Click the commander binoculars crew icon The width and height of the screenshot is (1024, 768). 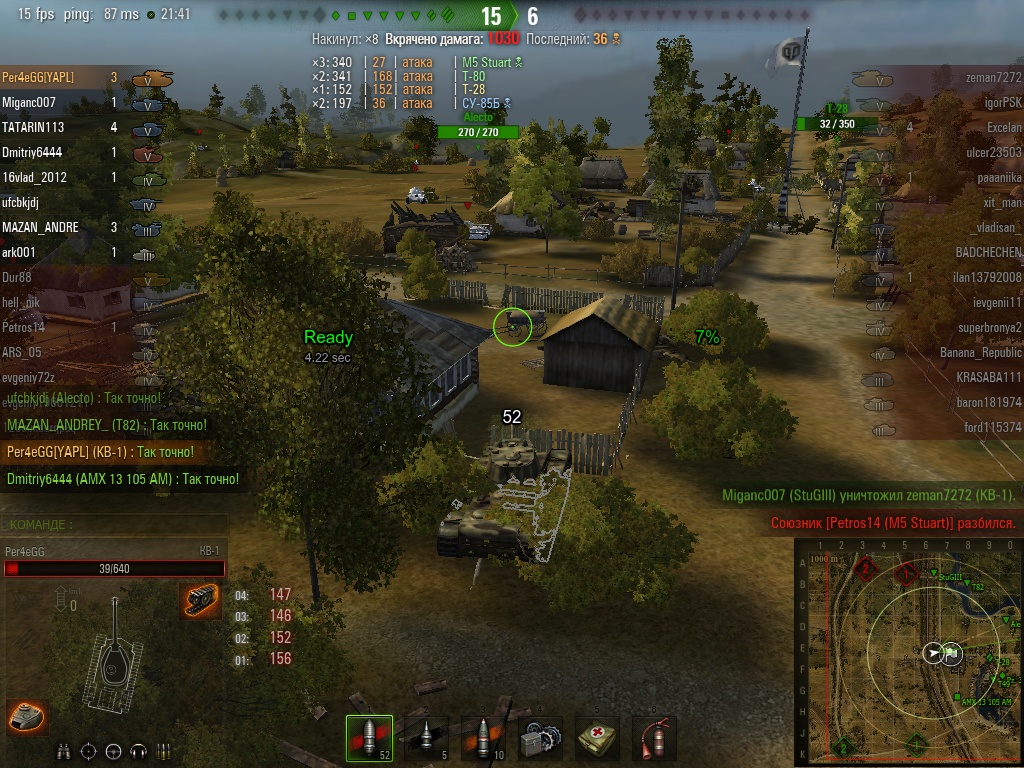tap(63, 751)
